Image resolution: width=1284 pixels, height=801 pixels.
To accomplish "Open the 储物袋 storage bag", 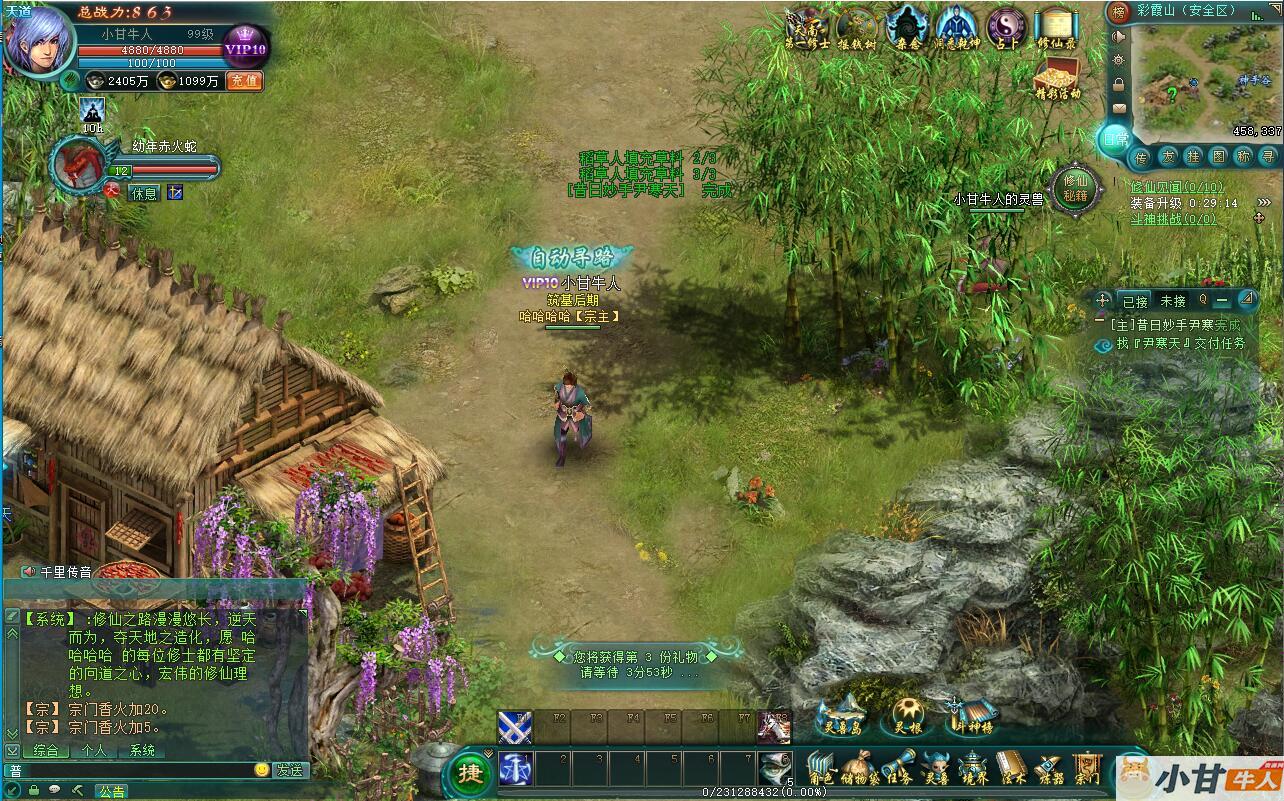I will tap(859, 768).
